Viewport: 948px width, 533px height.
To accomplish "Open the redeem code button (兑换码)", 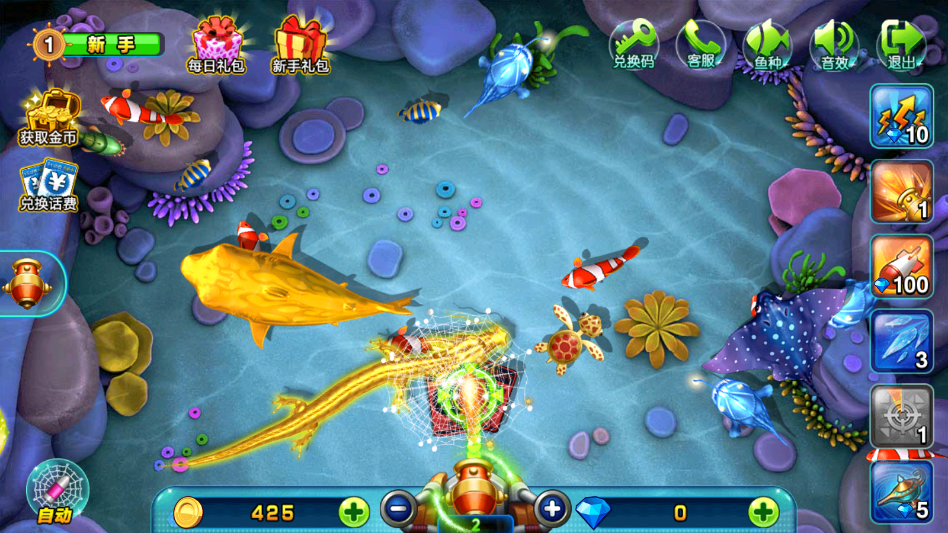I will 633,45.
